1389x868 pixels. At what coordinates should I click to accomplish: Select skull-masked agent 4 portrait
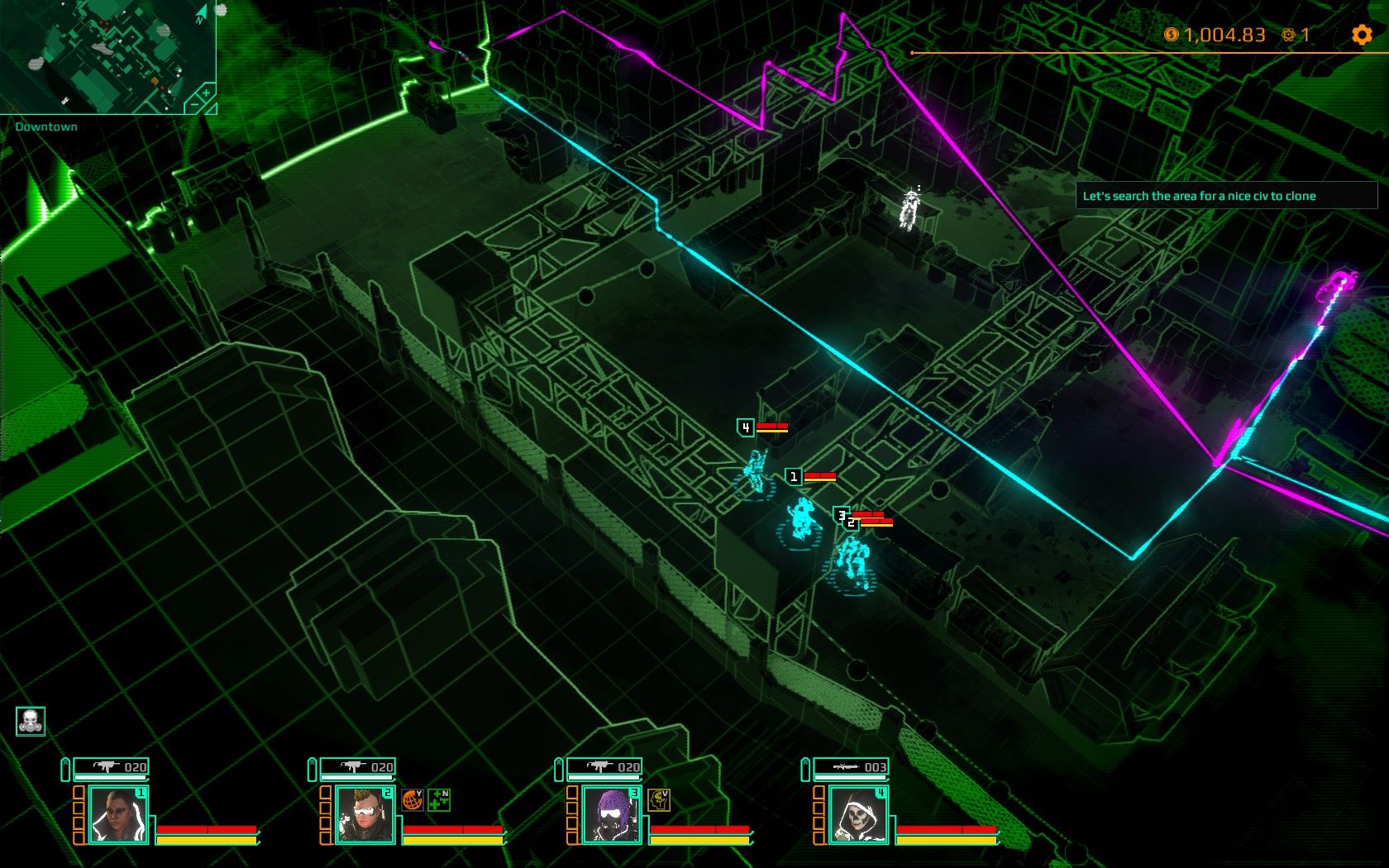click(x=857, y=814)
